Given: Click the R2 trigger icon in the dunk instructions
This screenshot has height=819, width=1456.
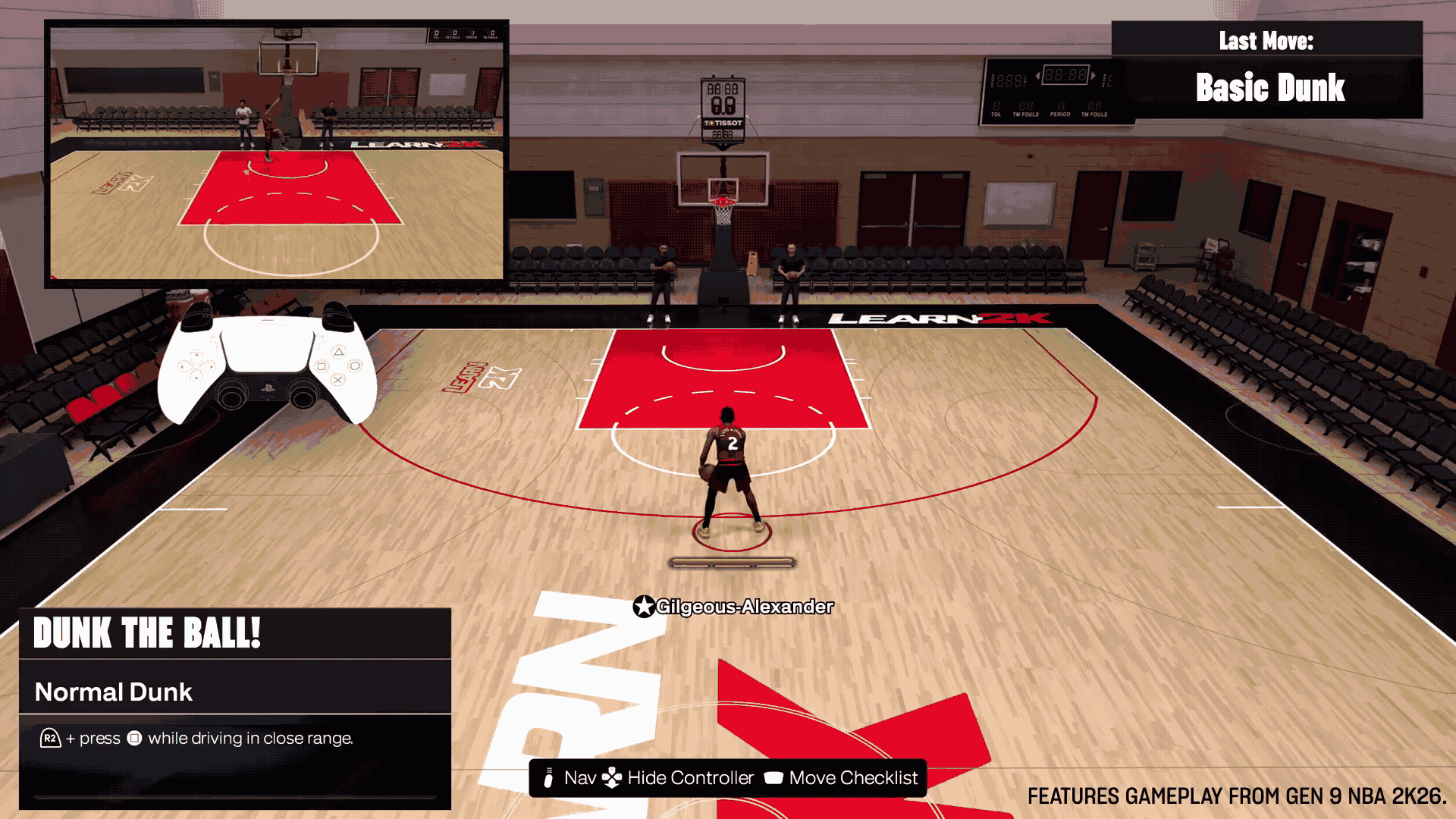Looking at the screenshot, I should [x=49, y=736].
